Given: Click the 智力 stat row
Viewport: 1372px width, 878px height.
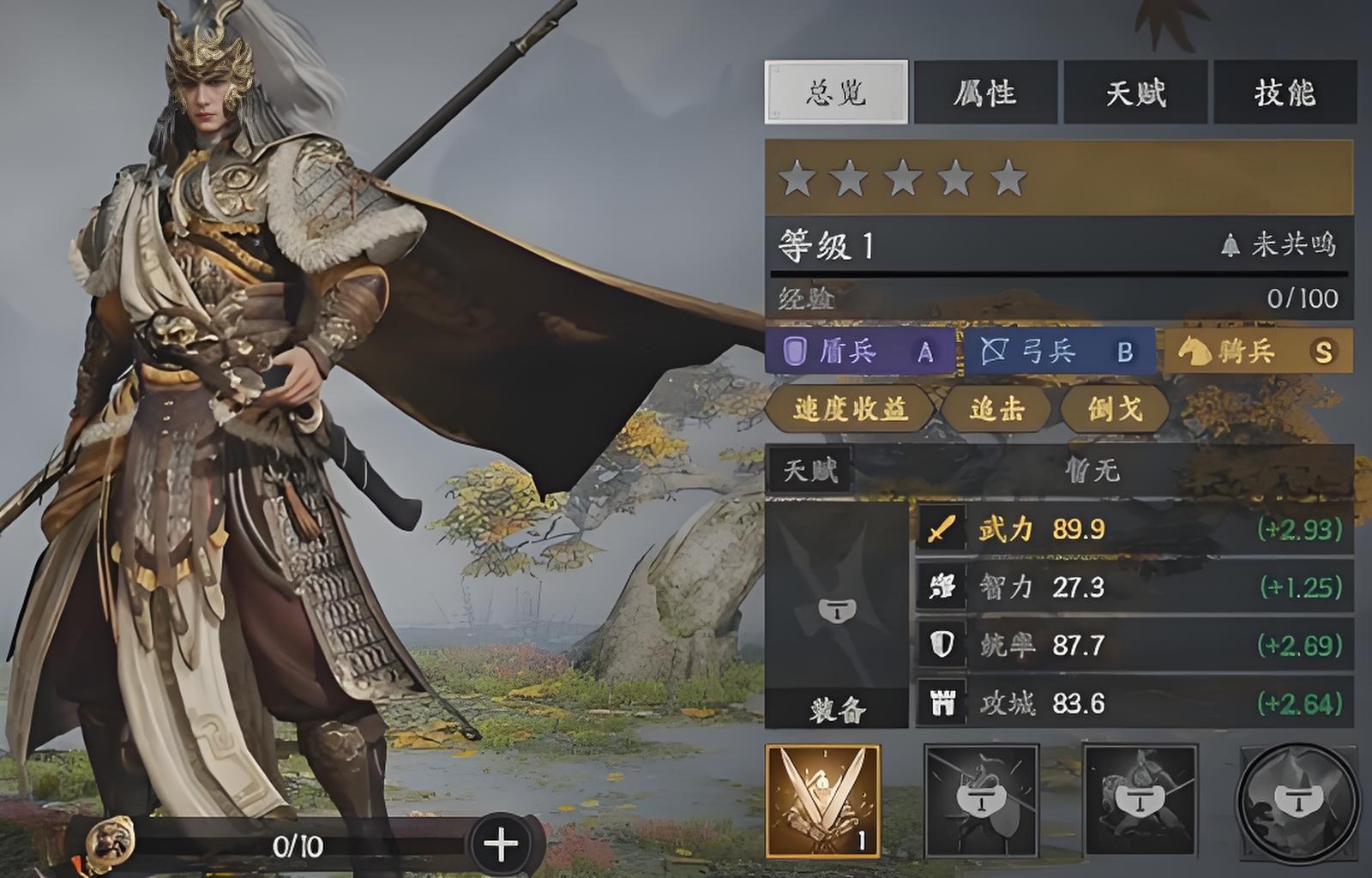Looking at the screenshot, I should pos(1134,587).
